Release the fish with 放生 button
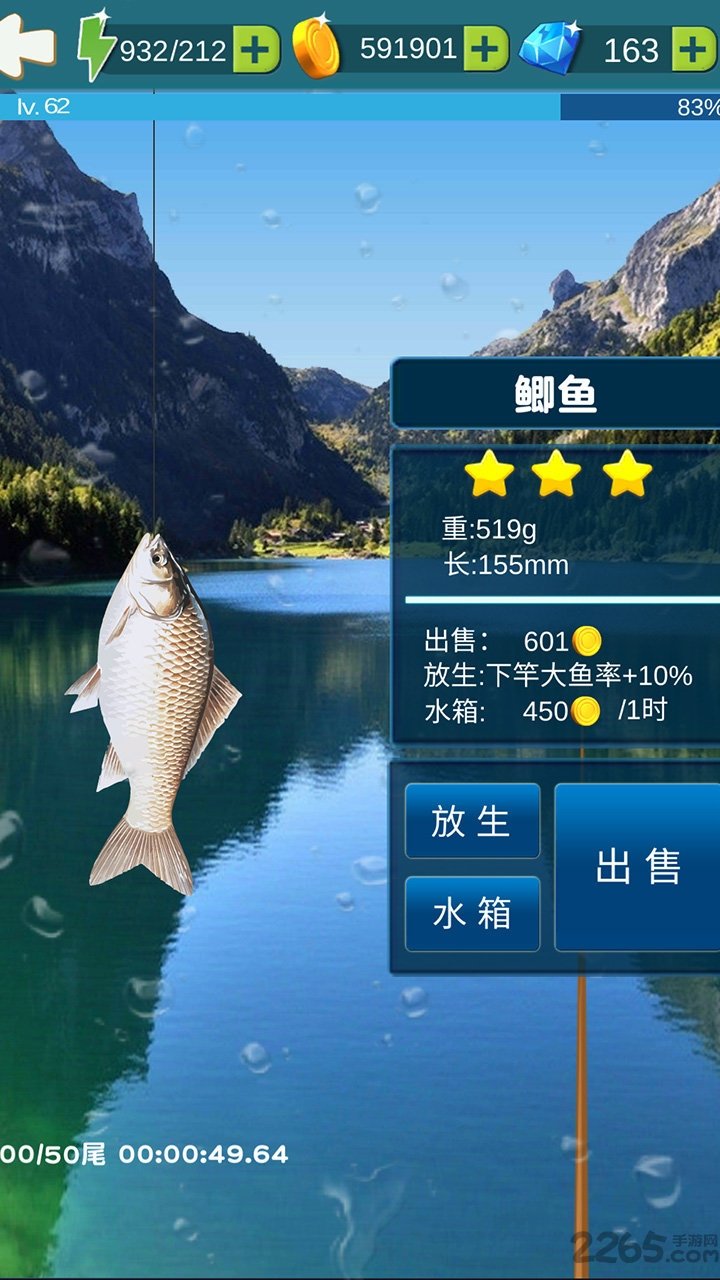 coord(472,821)
